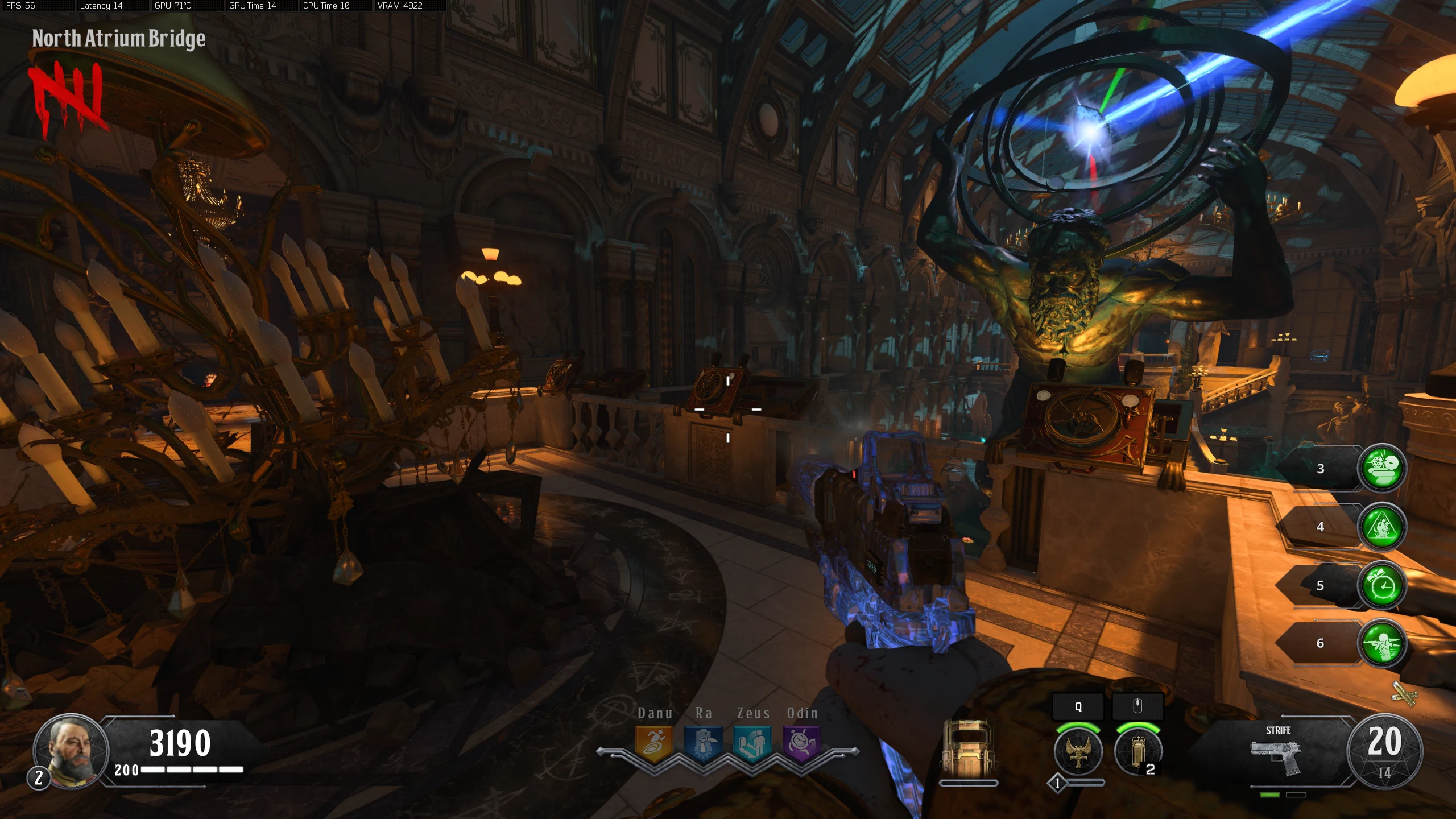
Task: Select the shield equipment icon
Action: pos(968,750)
